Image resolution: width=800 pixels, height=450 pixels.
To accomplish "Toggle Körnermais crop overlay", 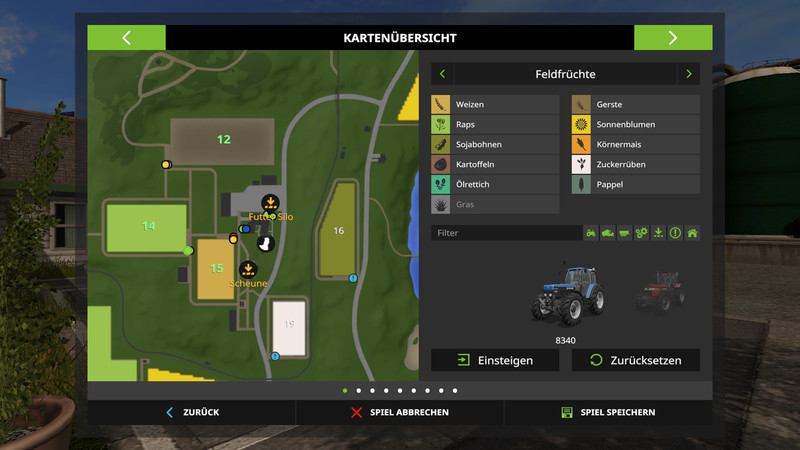I will tap(635, 144).
